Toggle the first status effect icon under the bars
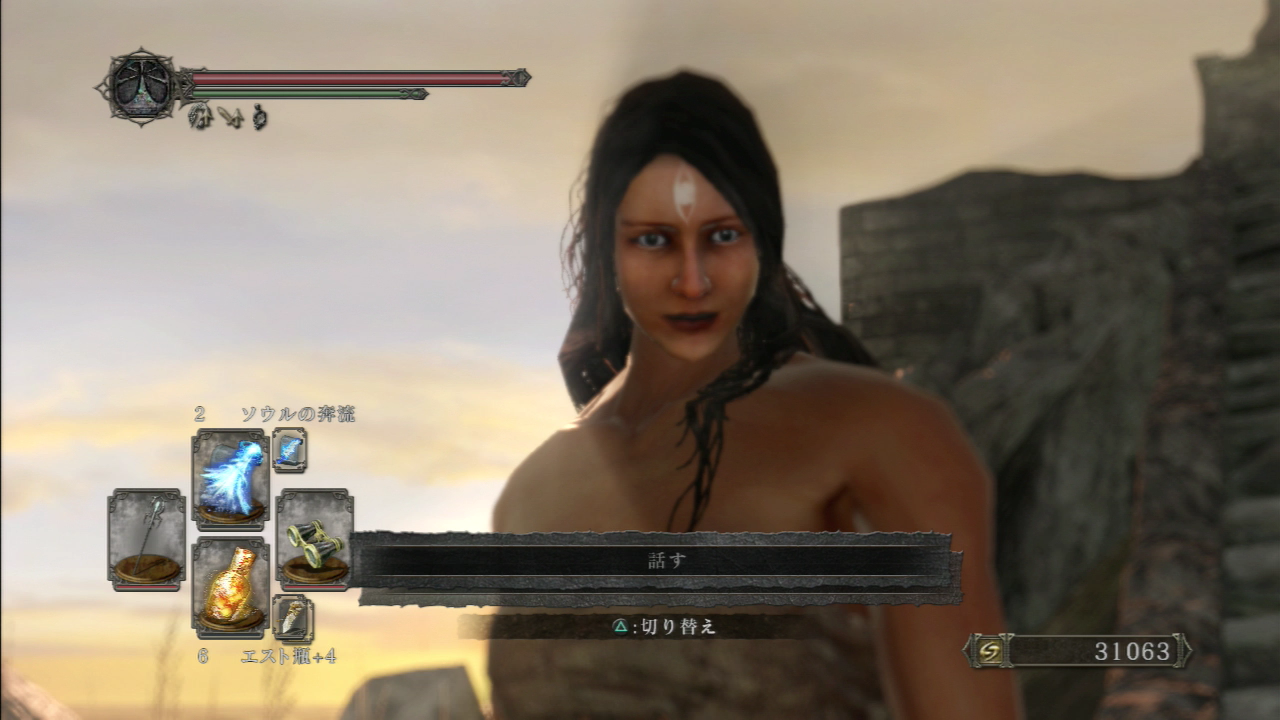This screenshot has width=1280, height=720. [x=198, y=117]
